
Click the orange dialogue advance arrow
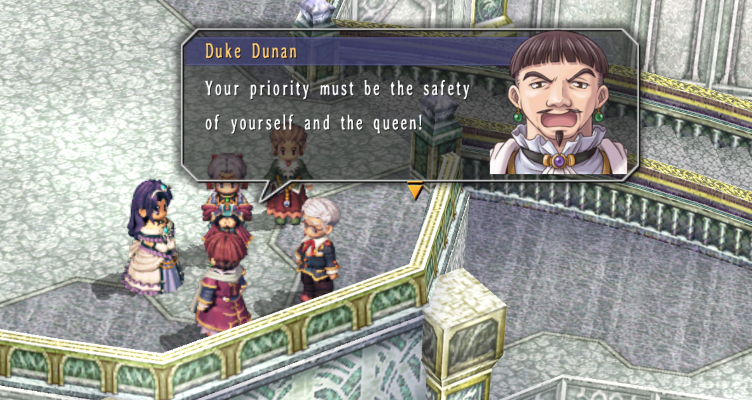pyautogui.click(x=414, y=188)
